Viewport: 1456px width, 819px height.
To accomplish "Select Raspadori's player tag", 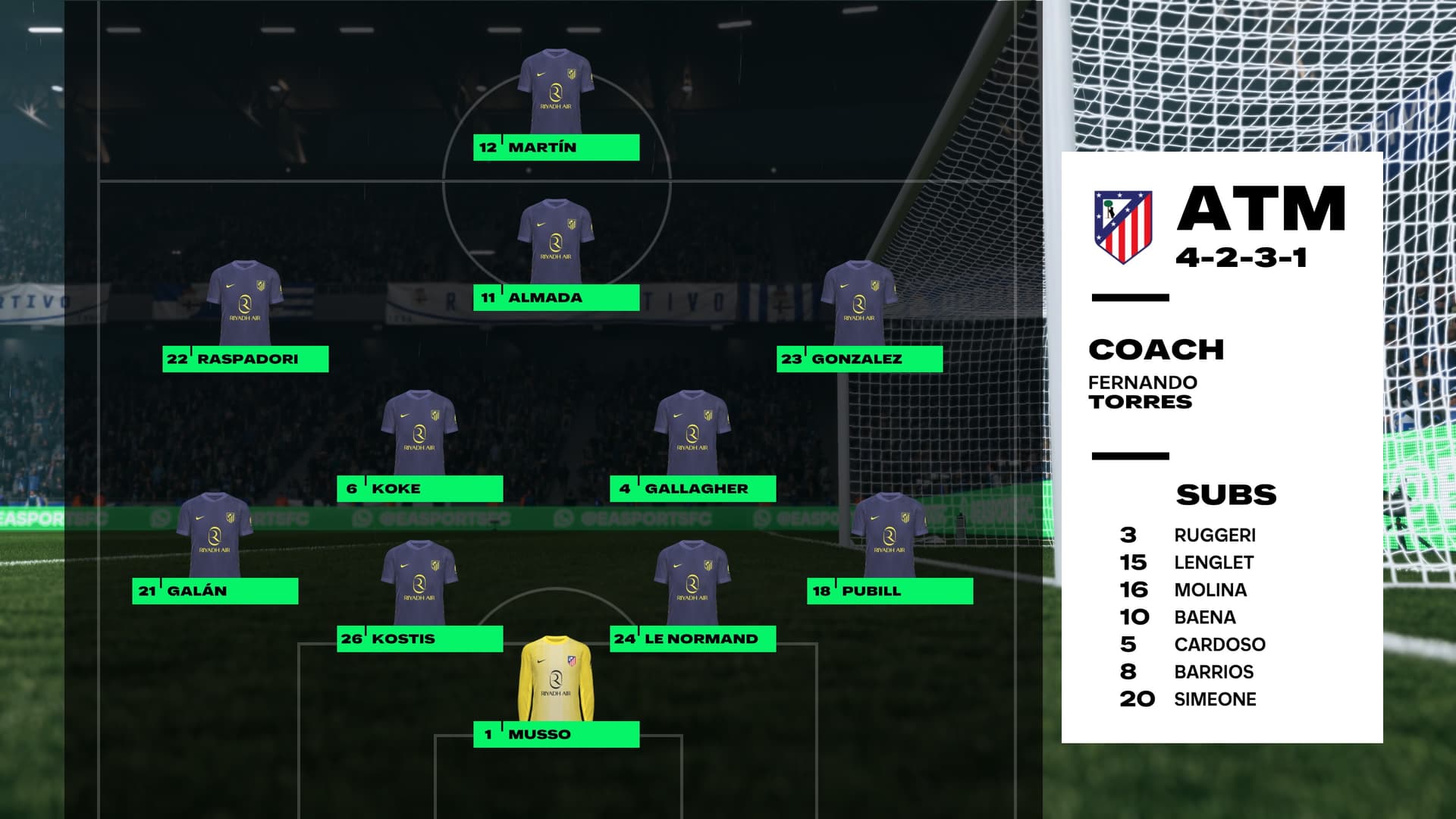I will 245,359.
